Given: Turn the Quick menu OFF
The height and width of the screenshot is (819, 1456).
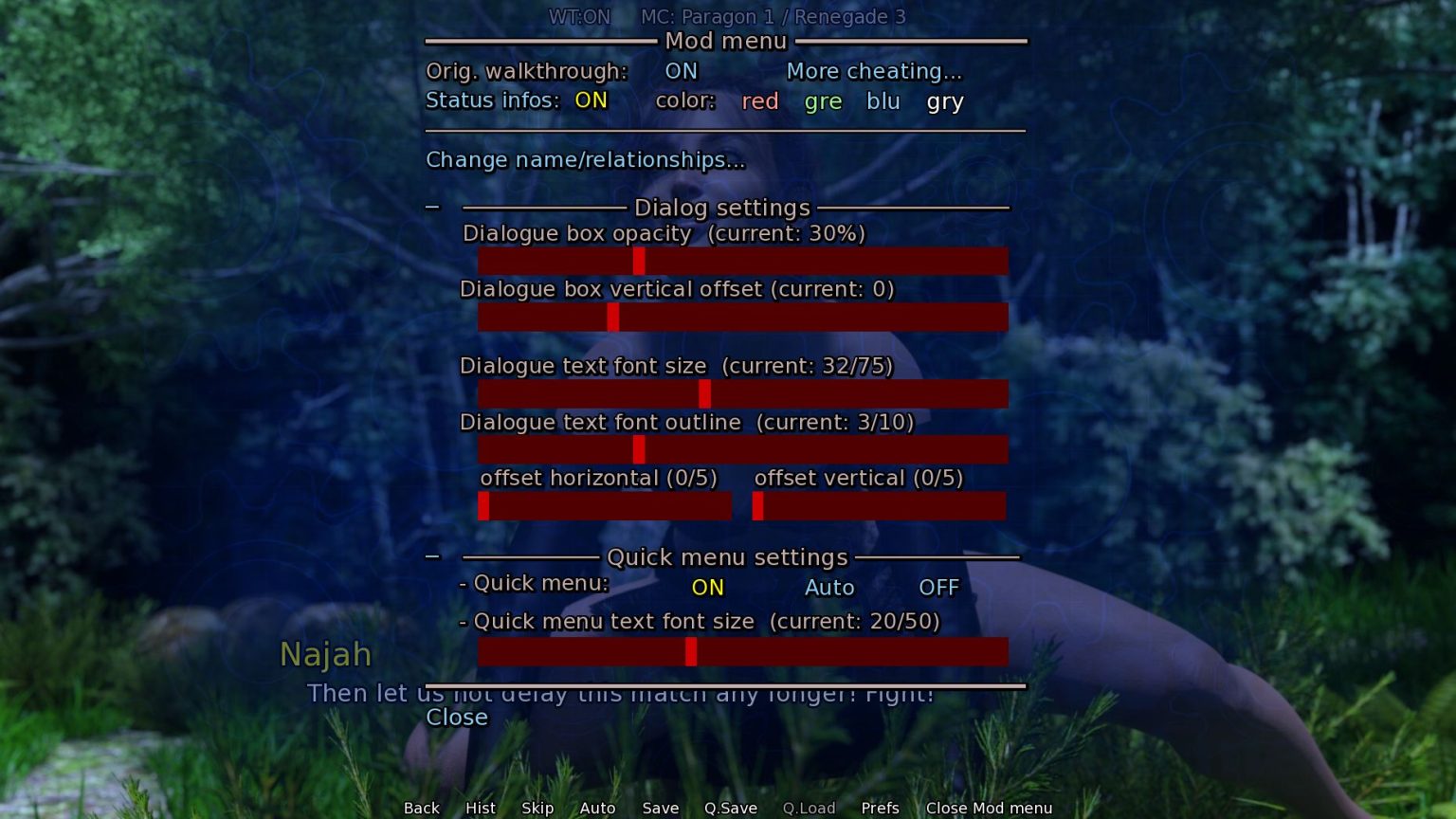Looking at the screenshot, I should (937, 588).
